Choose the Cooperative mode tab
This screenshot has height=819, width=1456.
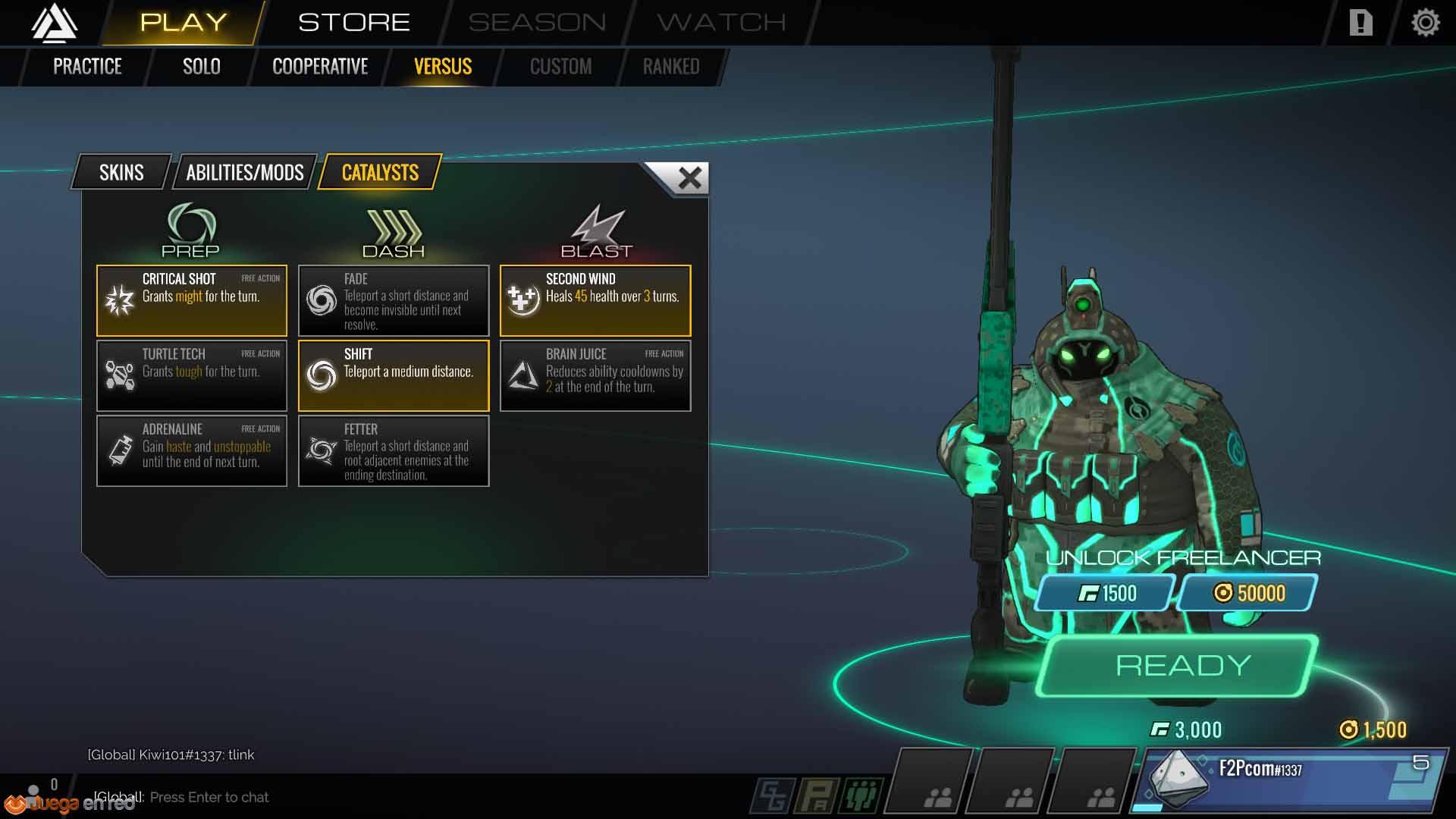[320, 67]
